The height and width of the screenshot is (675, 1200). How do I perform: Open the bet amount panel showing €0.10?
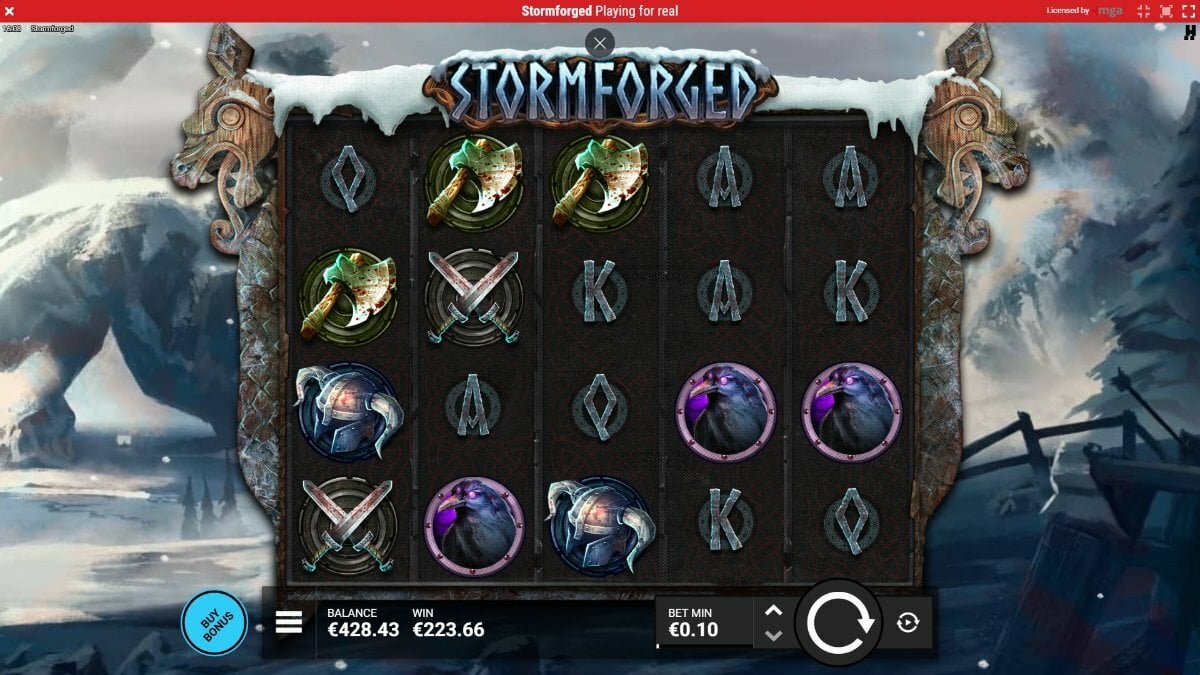704,622
